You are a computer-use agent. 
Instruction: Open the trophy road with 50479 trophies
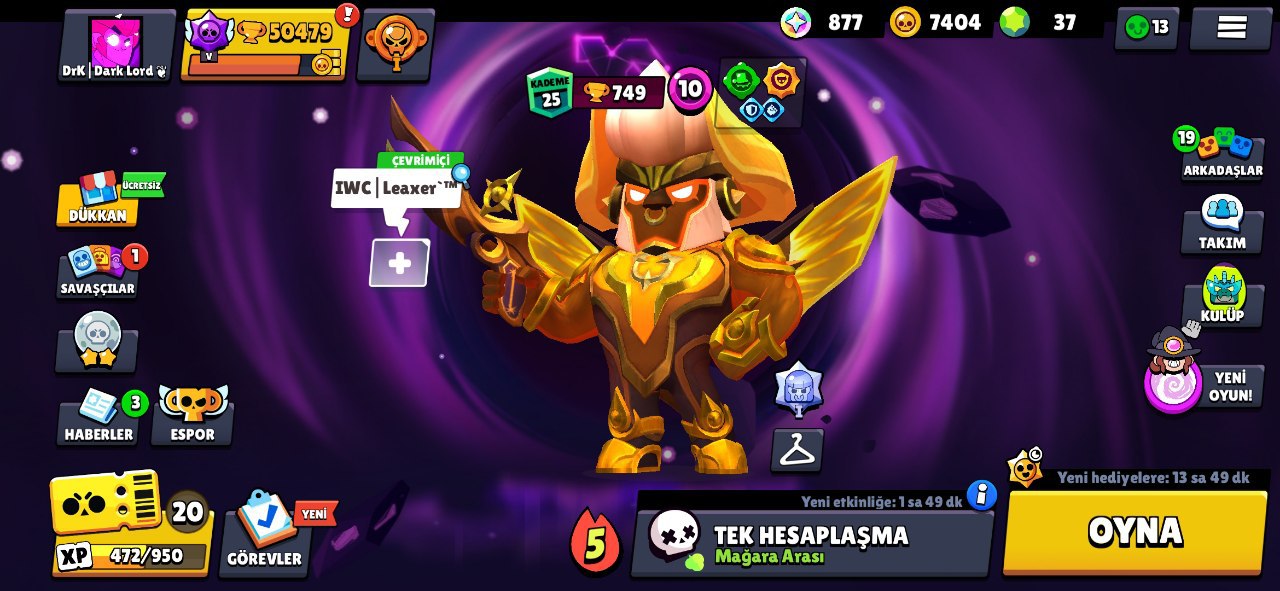[x=268, y=46]
